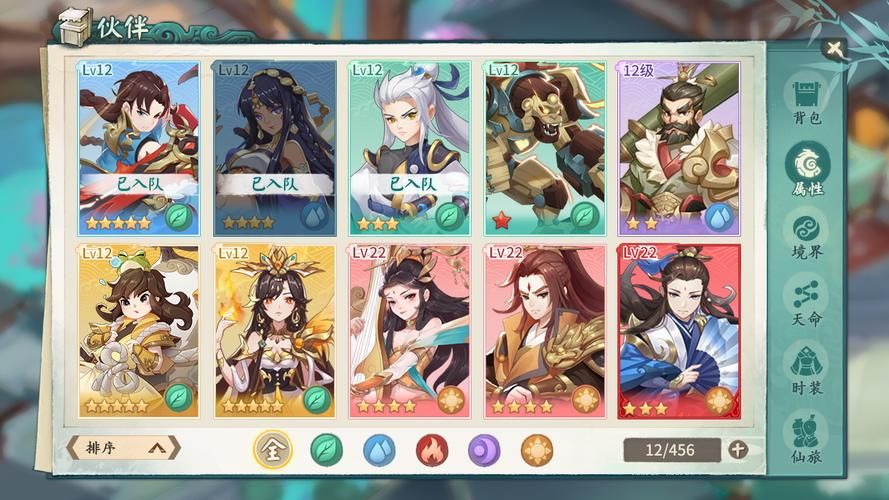Open the 背包 backpack tab

click(806, 102)
